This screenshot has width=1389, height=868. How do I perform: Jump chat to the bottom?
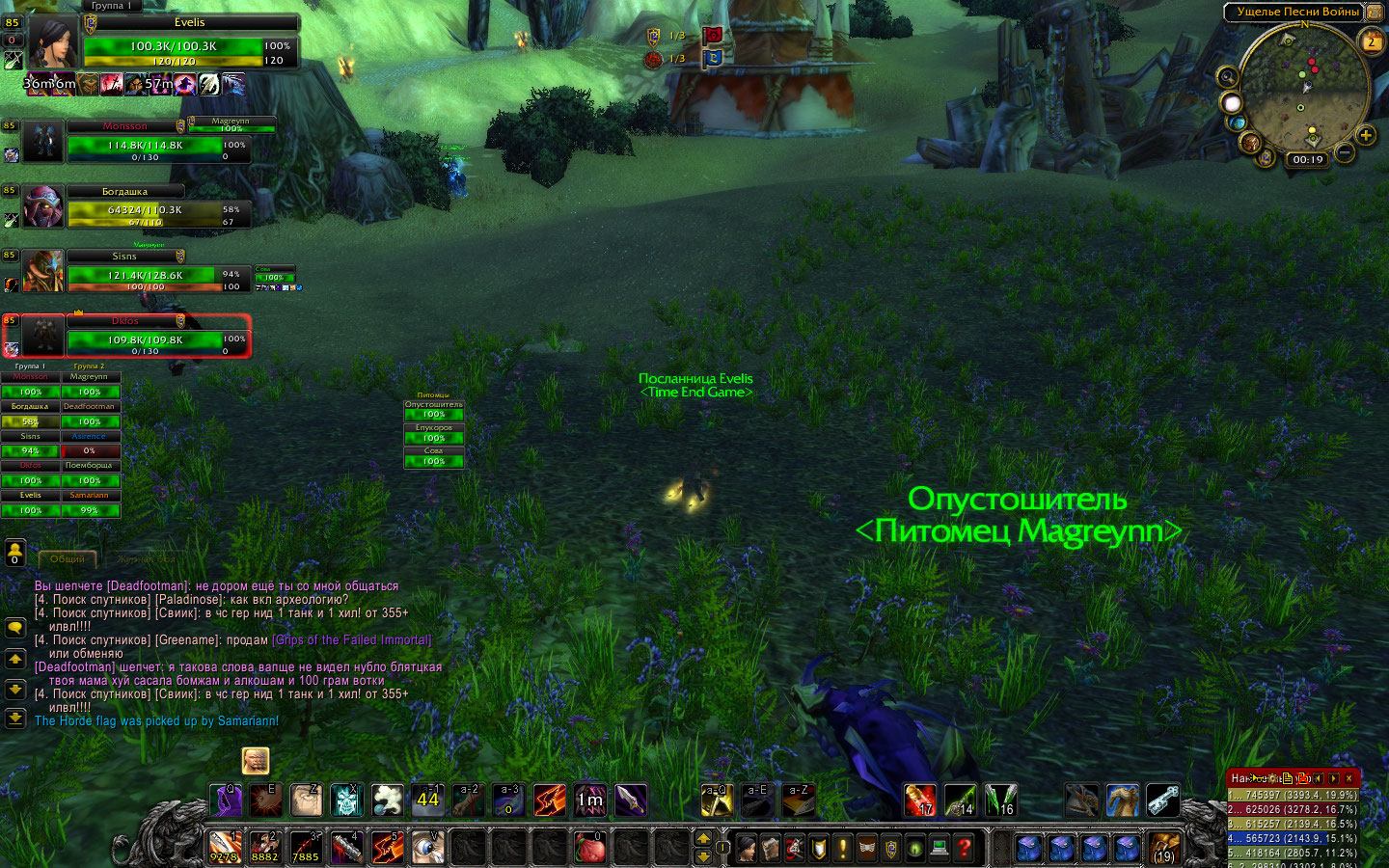click(15, 718)
